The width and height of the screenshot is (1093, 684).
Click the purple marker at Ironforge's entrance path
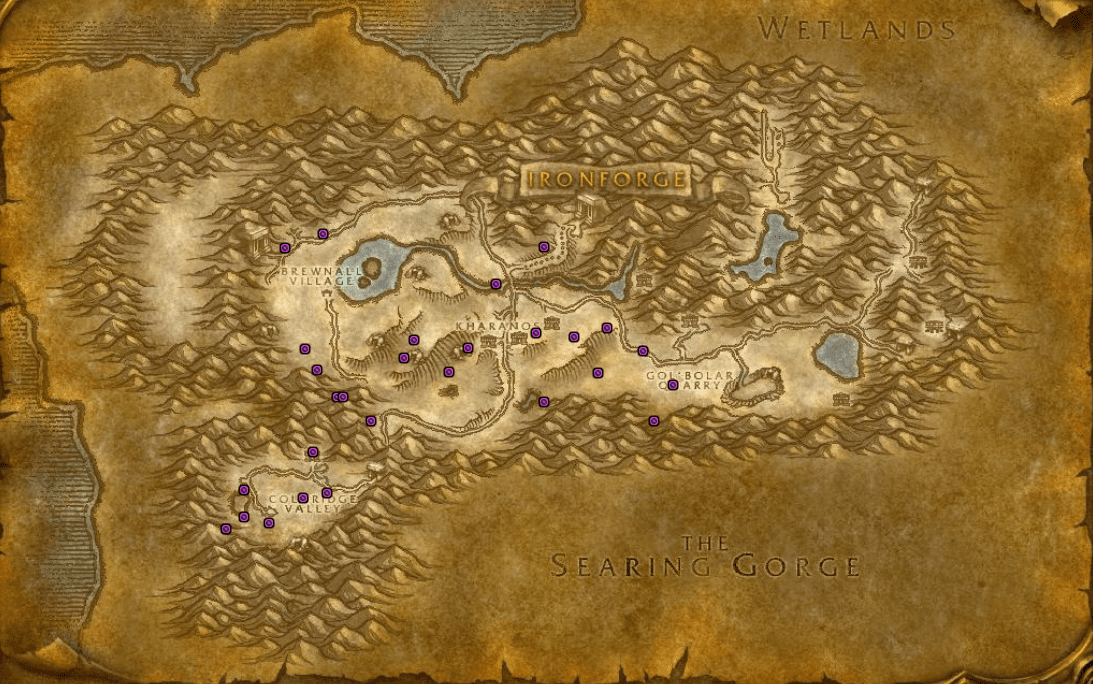pos(544,246)
